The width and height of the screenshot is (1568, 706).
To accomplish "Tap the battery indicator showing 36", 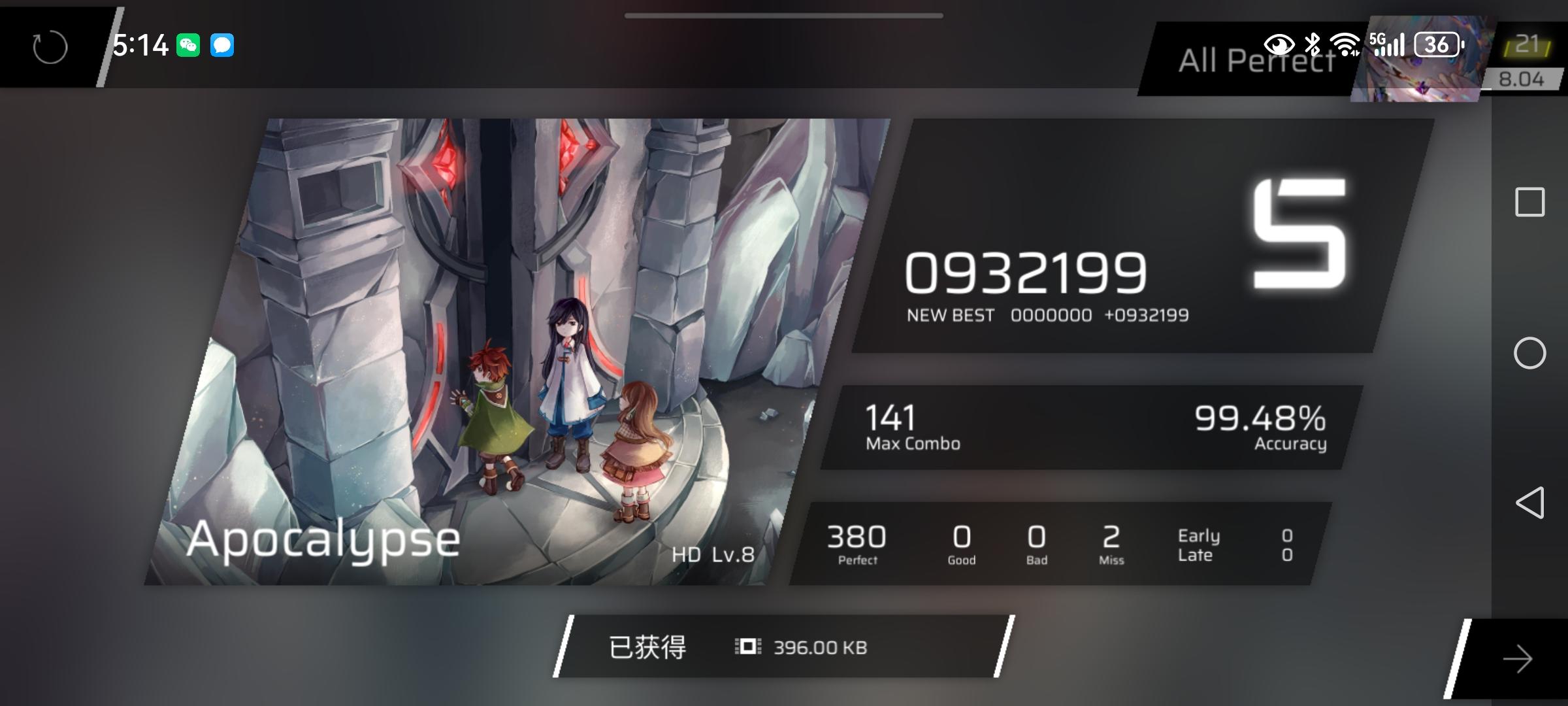I will tap(1437, 44).
